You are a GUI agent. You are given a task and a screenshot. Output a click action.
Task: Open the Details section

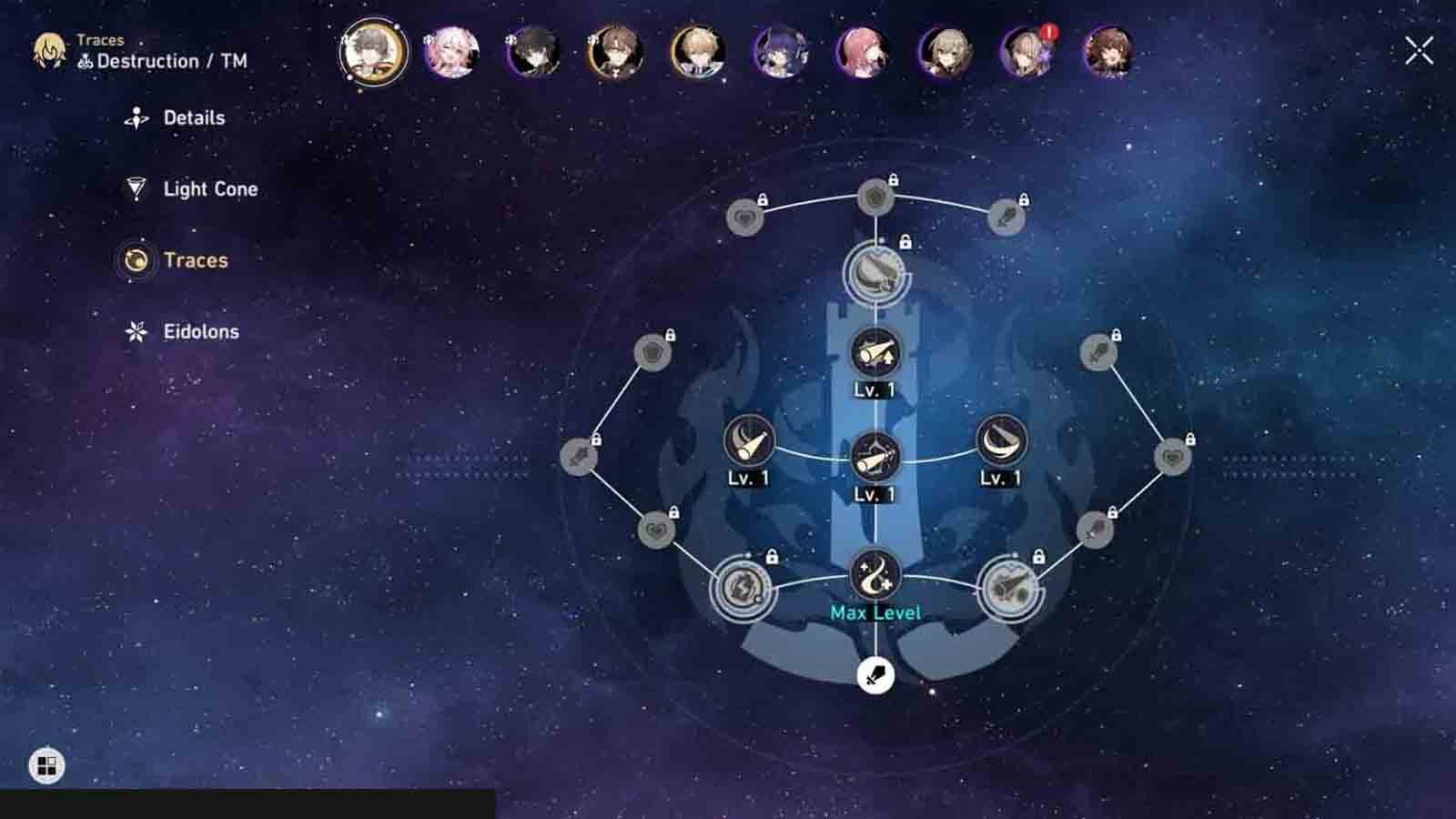[x=193, y=116]
